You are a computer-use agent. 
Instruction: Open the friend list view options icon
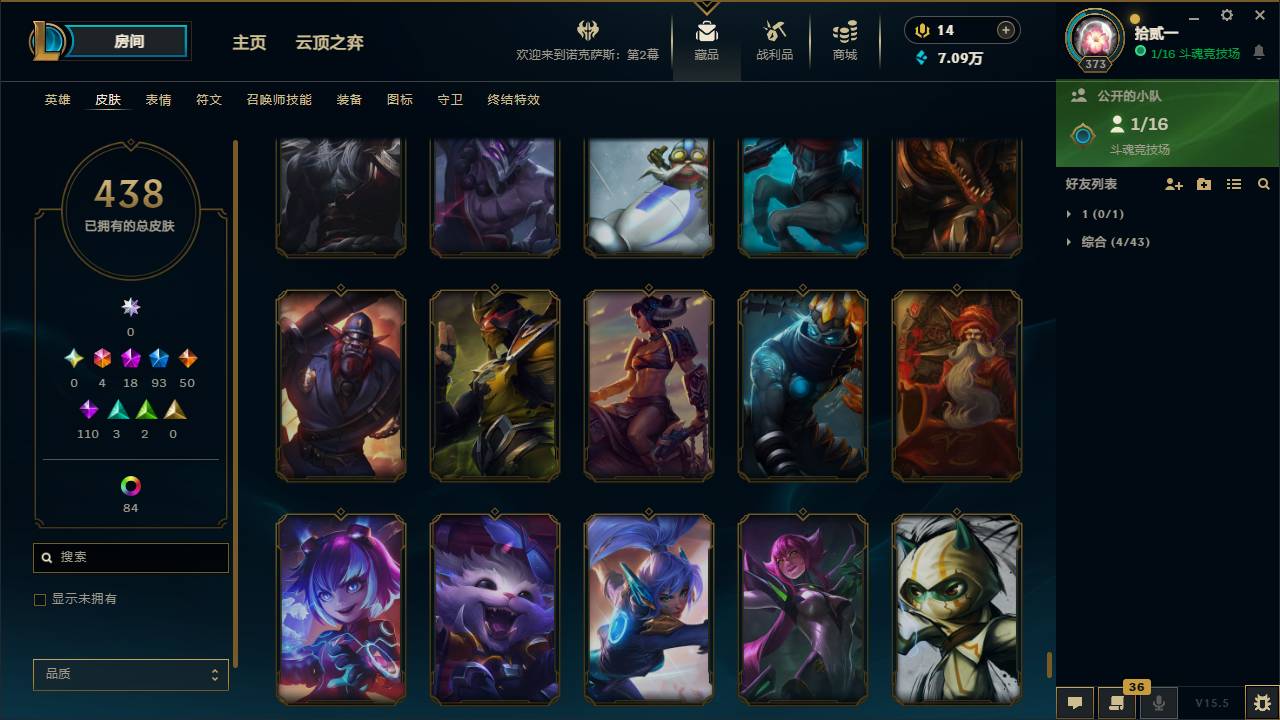1234,184
